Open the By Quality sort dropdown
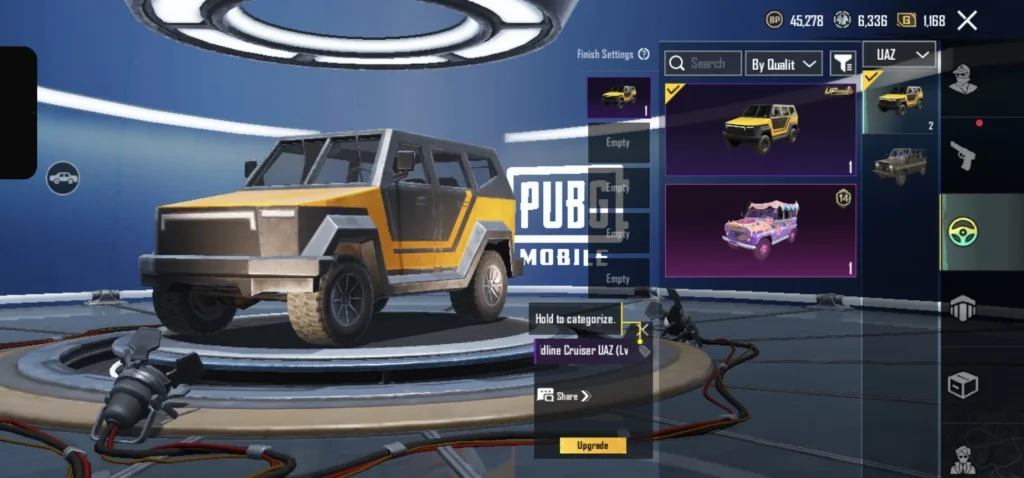The height and width of the screenshot is (478, 1024). click(784, 63)
